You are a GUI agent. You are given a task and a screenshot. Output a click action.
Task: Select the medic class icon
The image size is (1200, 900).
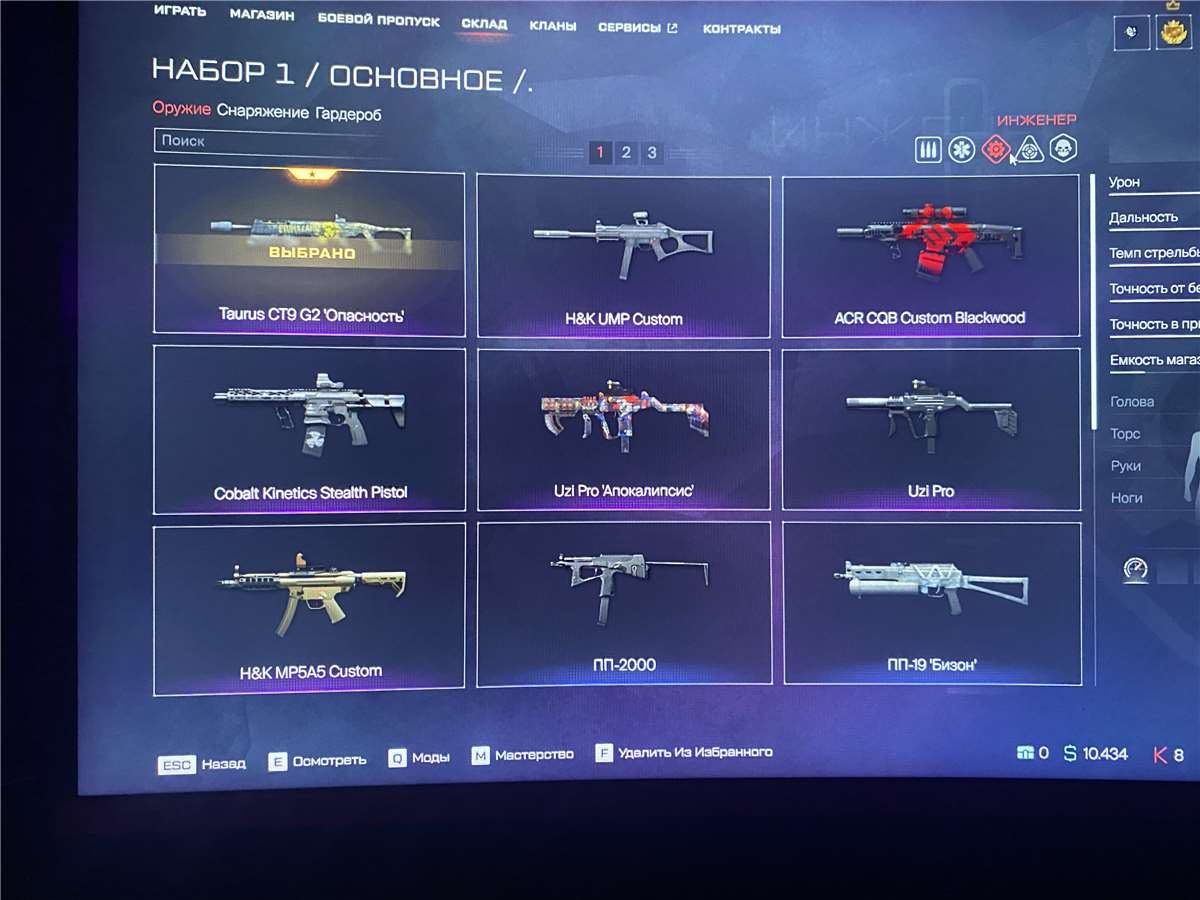[961, 150]
